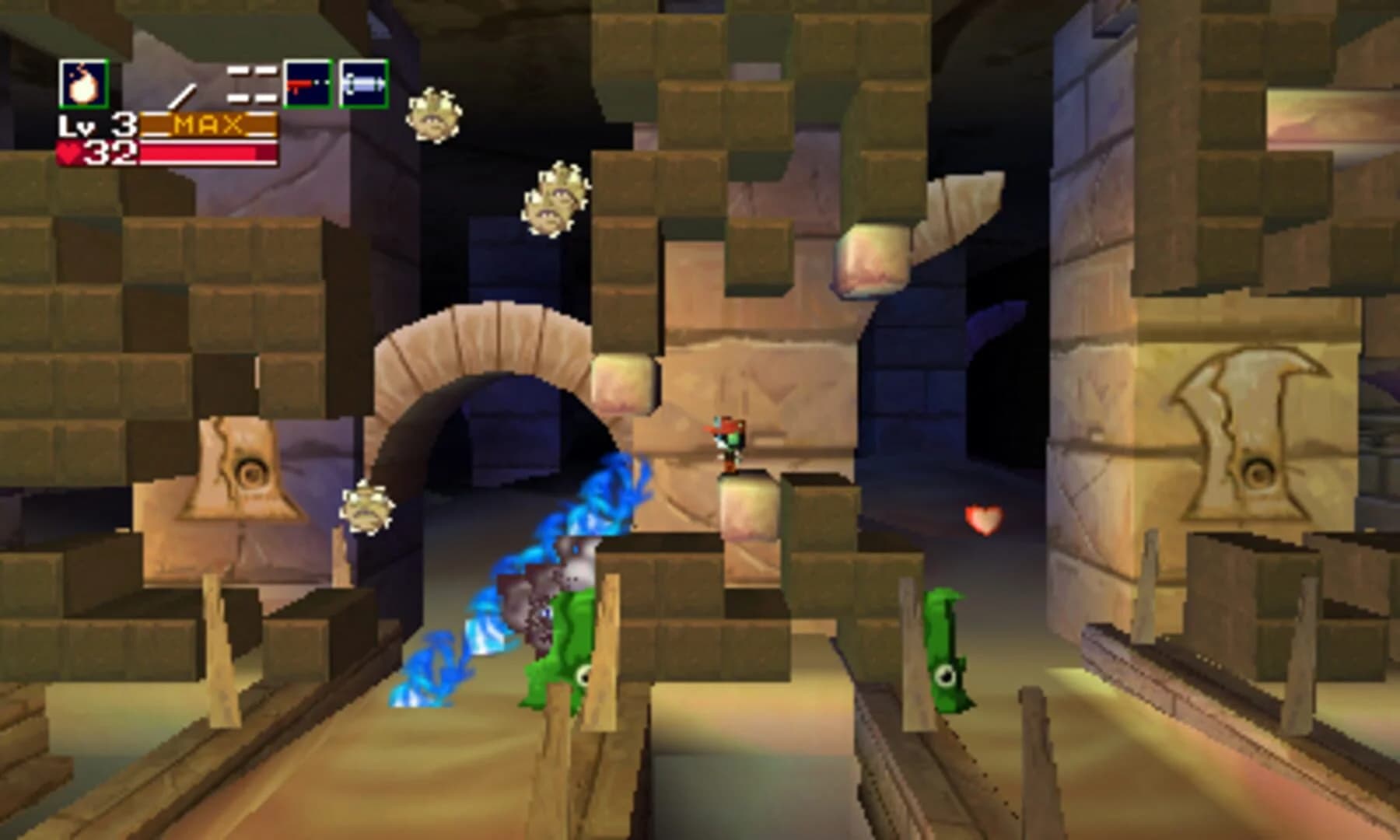
Task: Expand the Lv 3 weapon level display
Action: point(97,123)
